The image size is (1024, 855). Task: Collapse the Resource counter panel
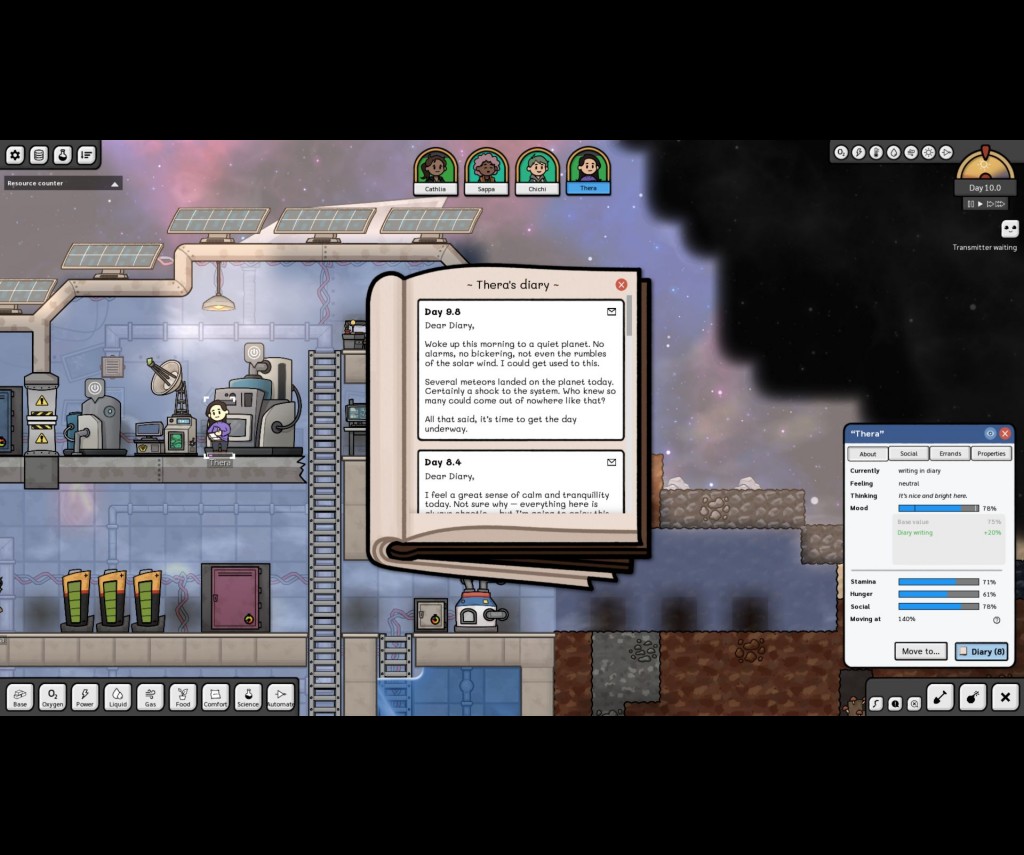(115, 184)
